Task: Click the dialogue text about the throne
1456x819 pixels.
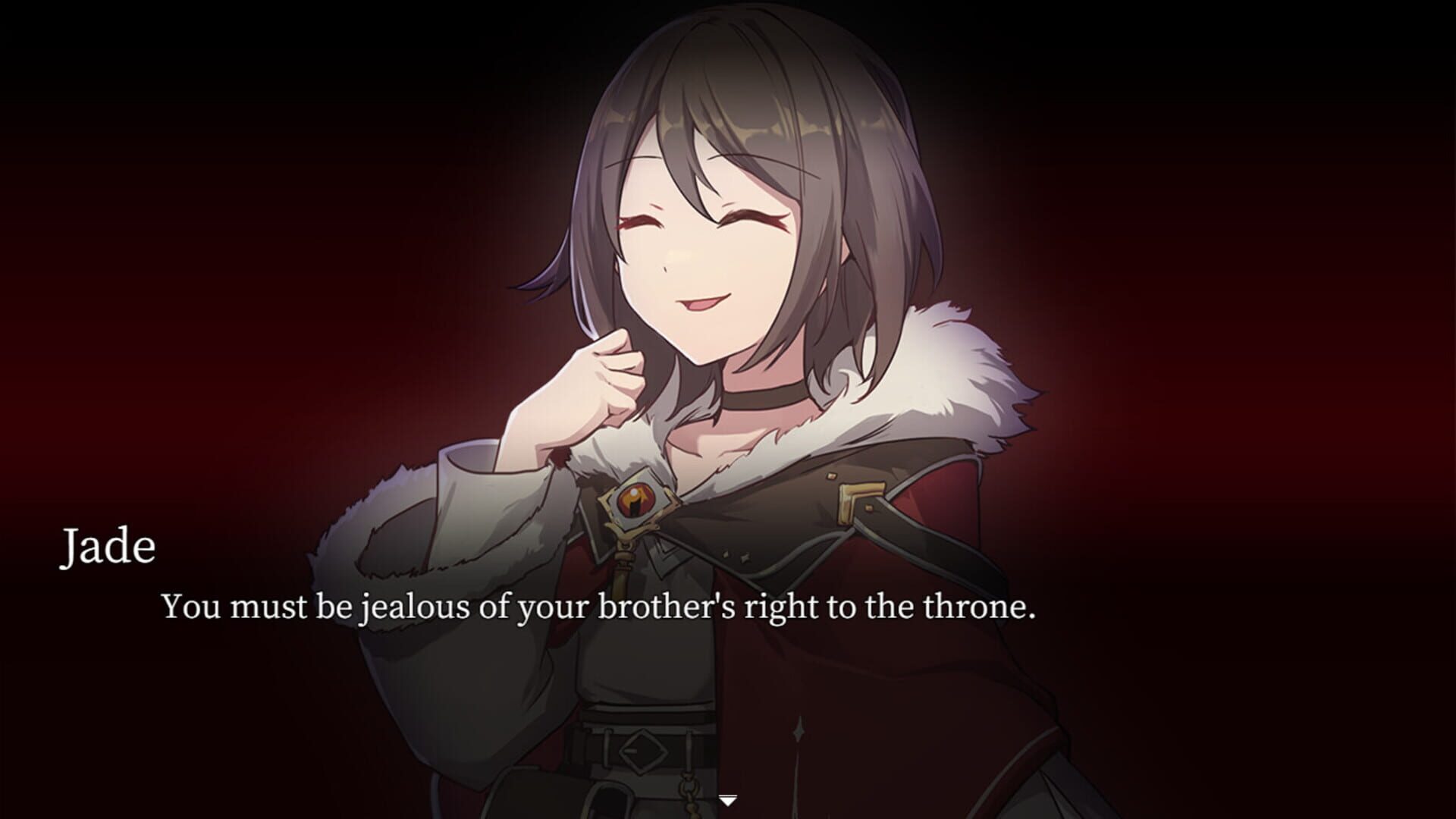Action: pyautogui.click(x=599, y=607)
